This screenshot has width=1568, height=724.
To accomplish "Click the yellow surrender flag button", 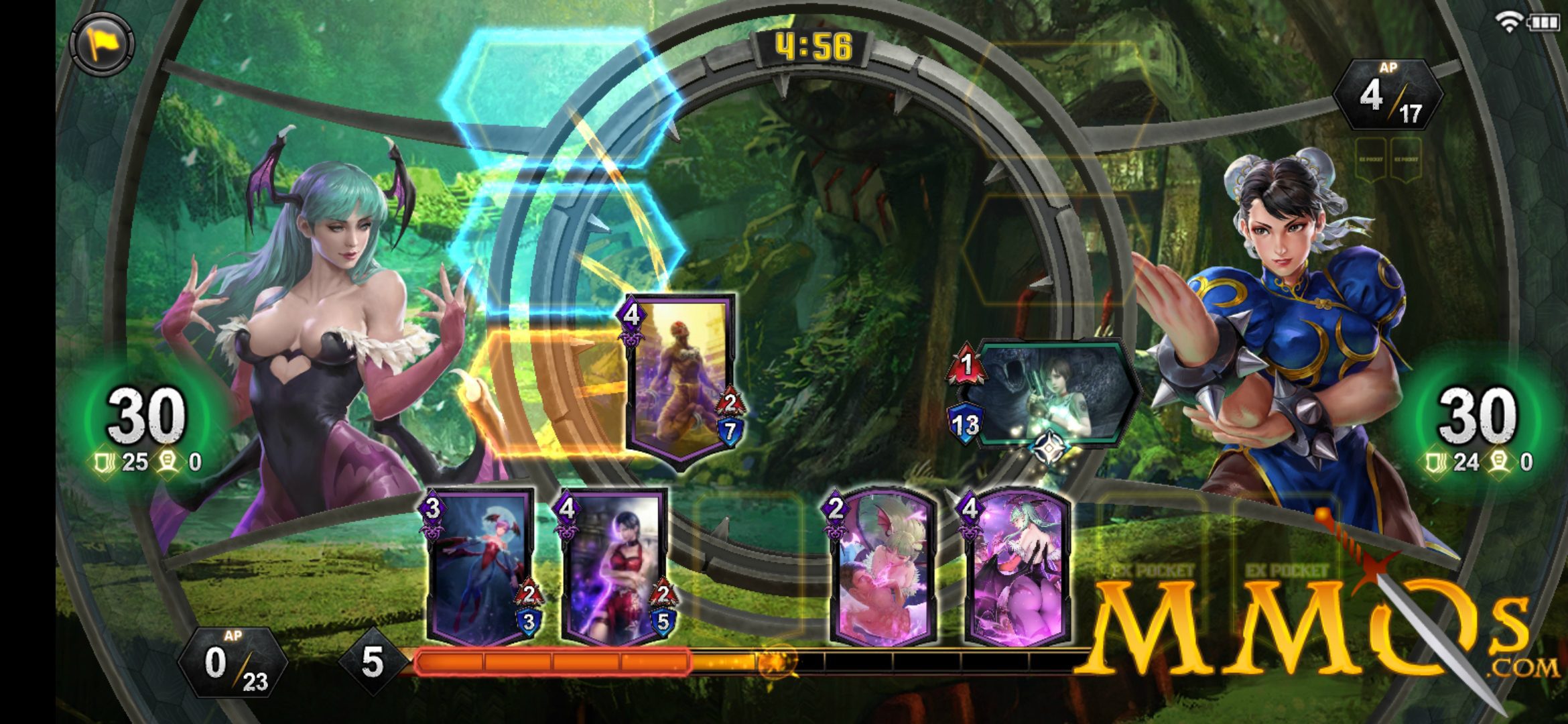I will (x=102, y=45).
